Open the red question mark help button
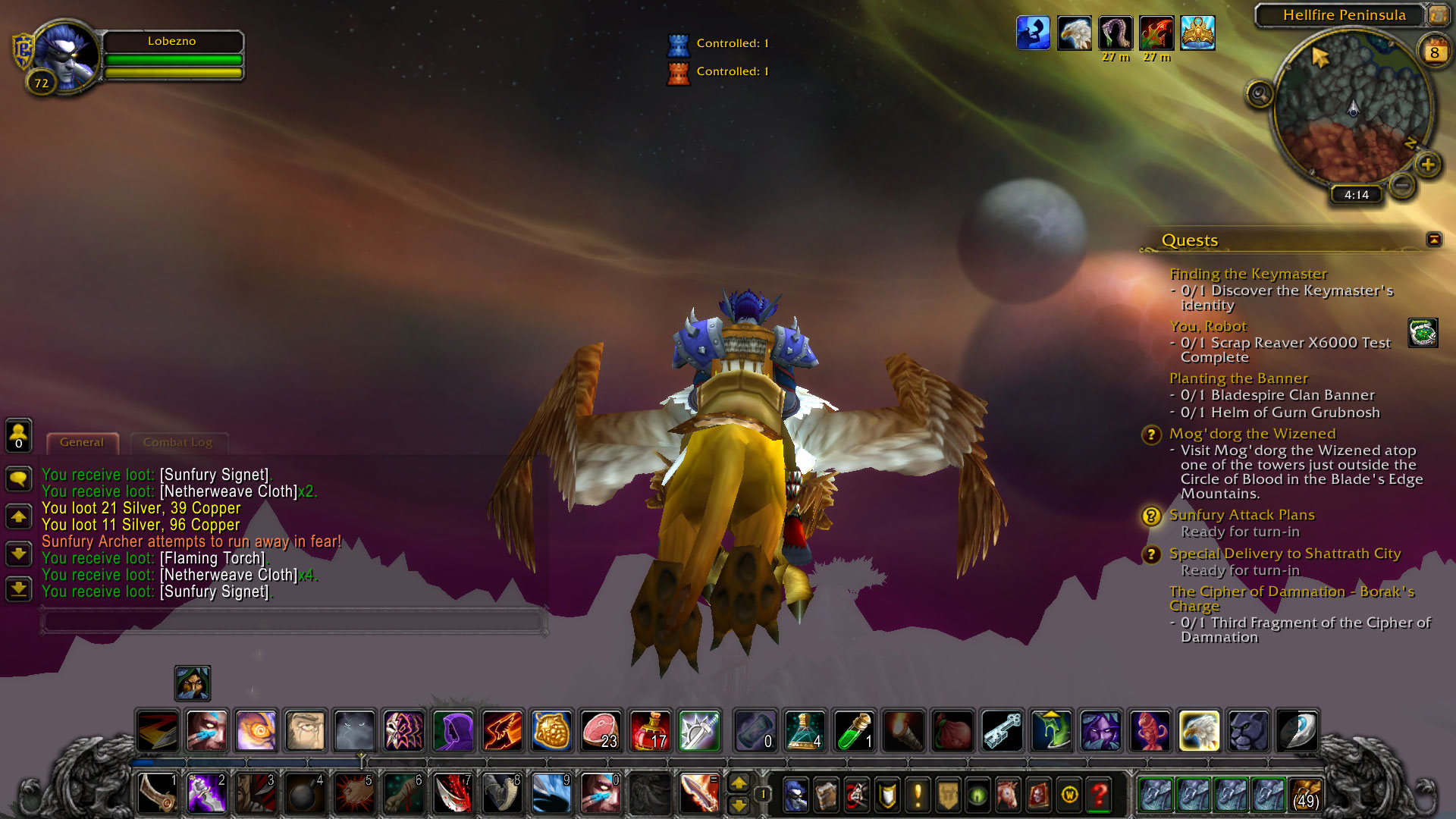 [x=1099, y=795]
